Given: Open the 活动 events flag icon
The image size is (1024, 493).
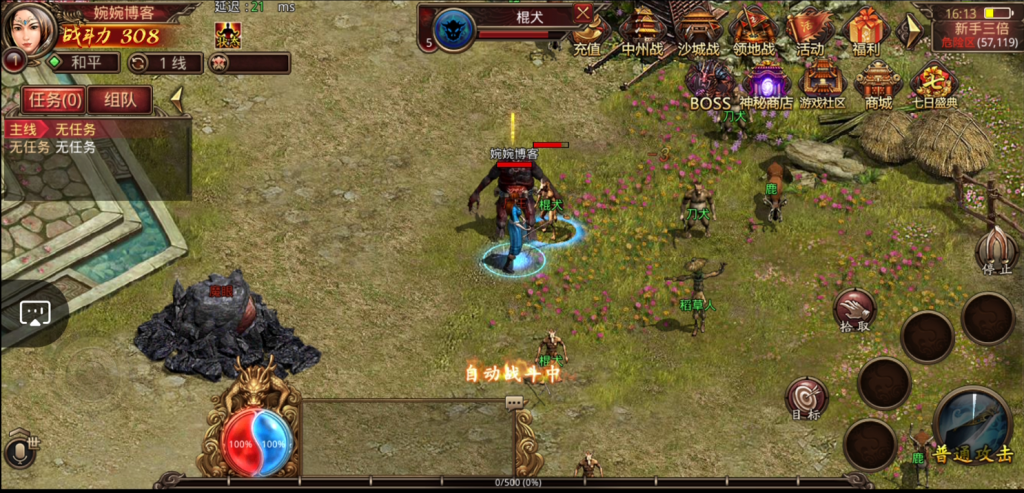Looking at the screenshot, I should click(x=810, y=31).
